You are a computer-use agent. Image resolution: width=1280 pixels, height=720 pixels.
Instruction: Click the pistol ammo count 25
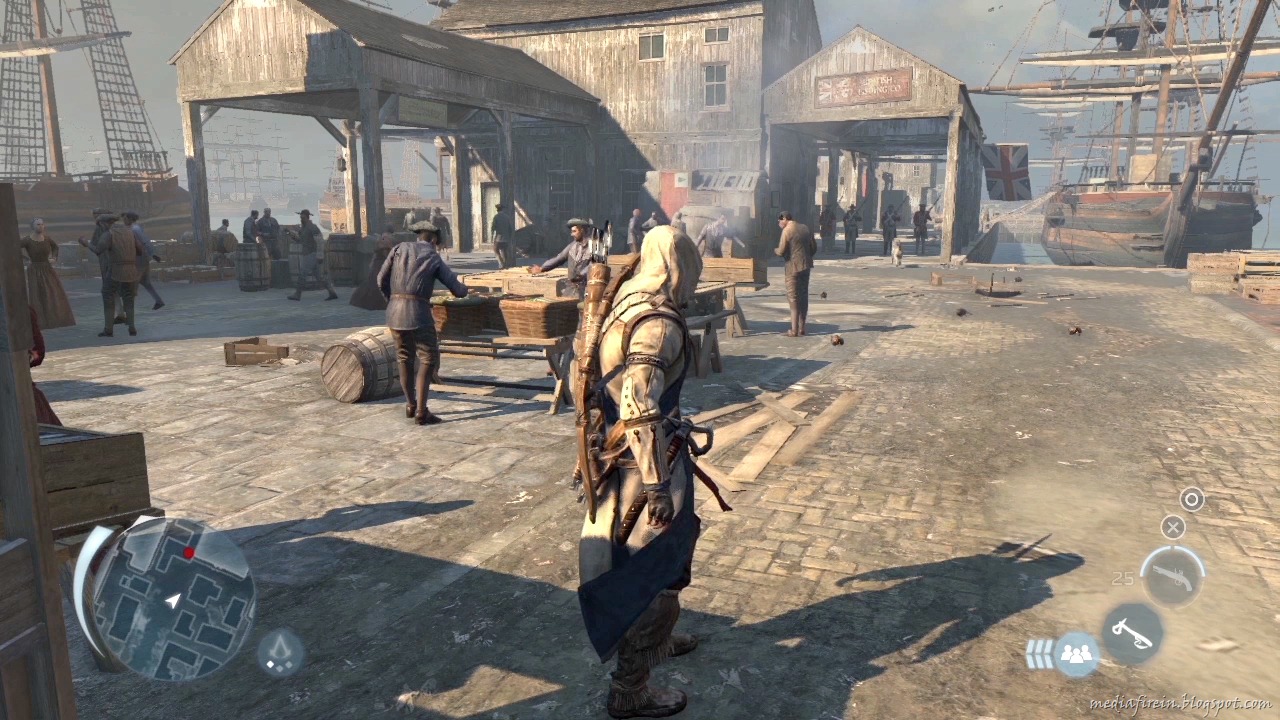pyautogui.click(x=1122, y=578)
